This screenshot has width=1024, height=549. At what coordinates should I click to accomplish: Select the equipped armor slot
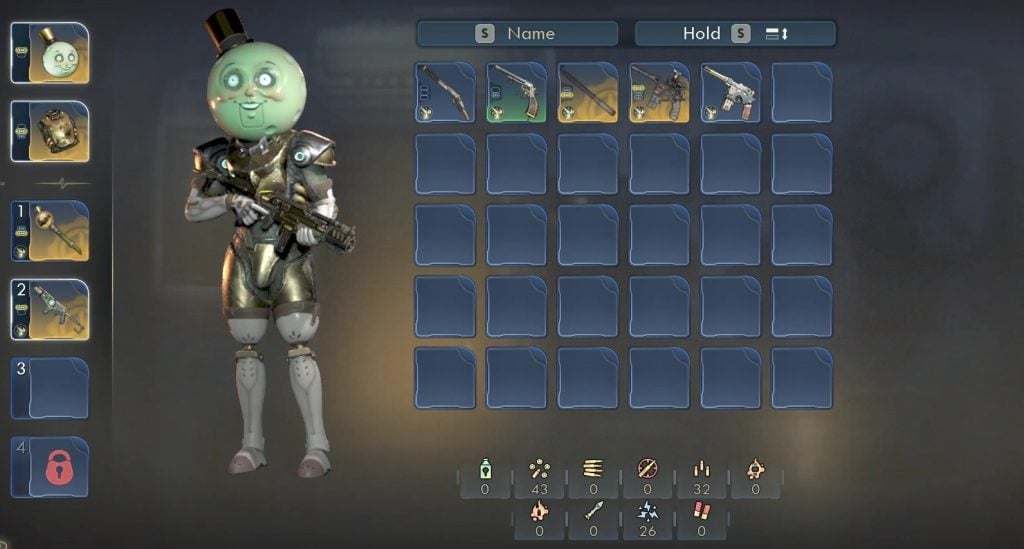pos(50,131)
